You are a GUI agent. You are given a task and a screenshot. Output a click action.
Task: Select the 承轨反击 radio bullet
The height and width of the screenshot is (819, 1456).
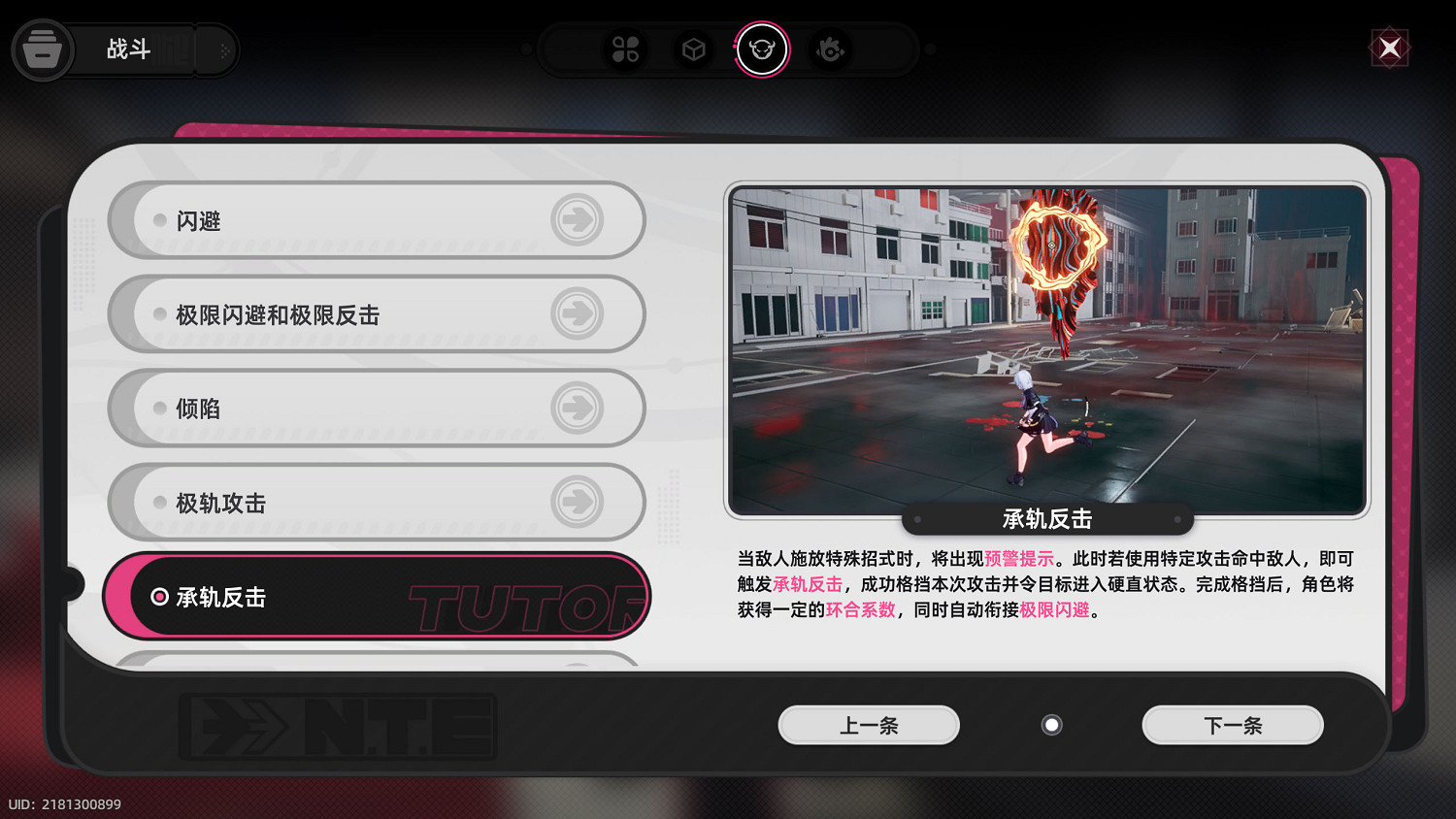pyautogui.click(x=158, y=597)
